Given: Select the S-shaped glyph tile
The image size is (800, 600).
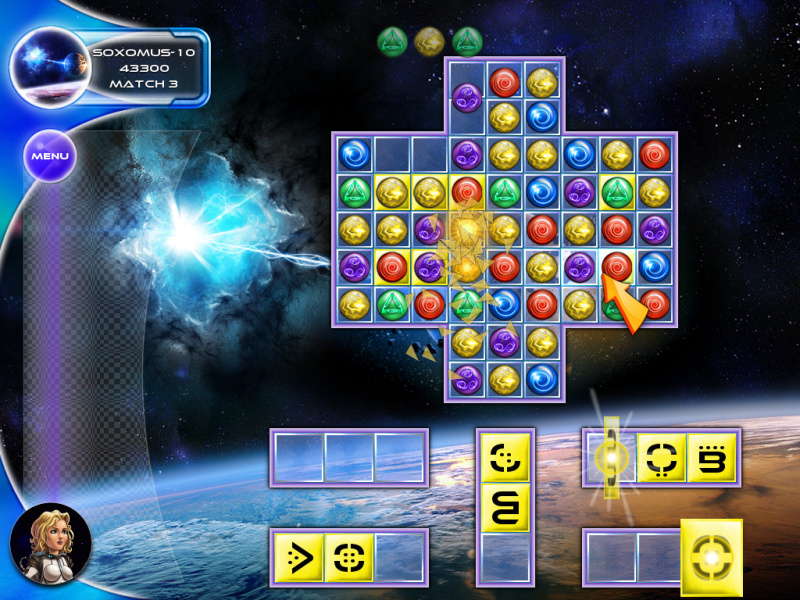Looking at the screenshot, I should click(507, 507).
